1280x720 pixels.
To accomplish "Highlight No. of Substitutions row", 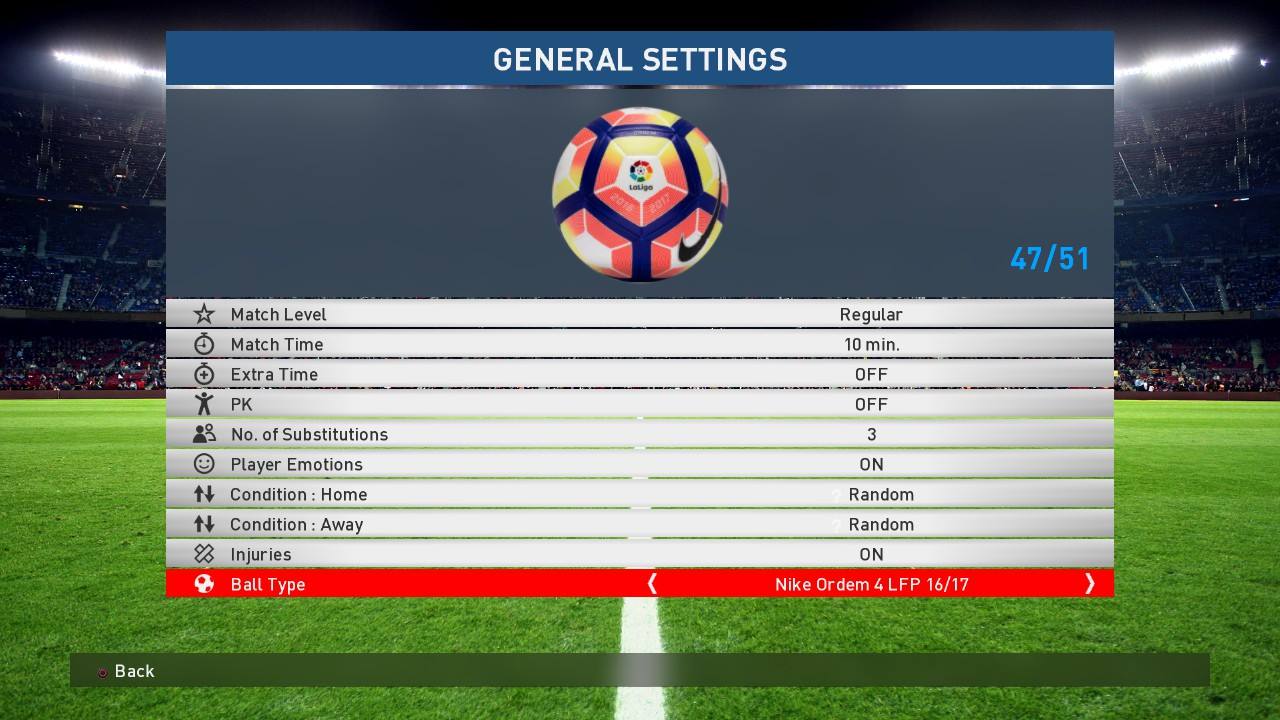I will pyautogui.click(x=639, y=434).
